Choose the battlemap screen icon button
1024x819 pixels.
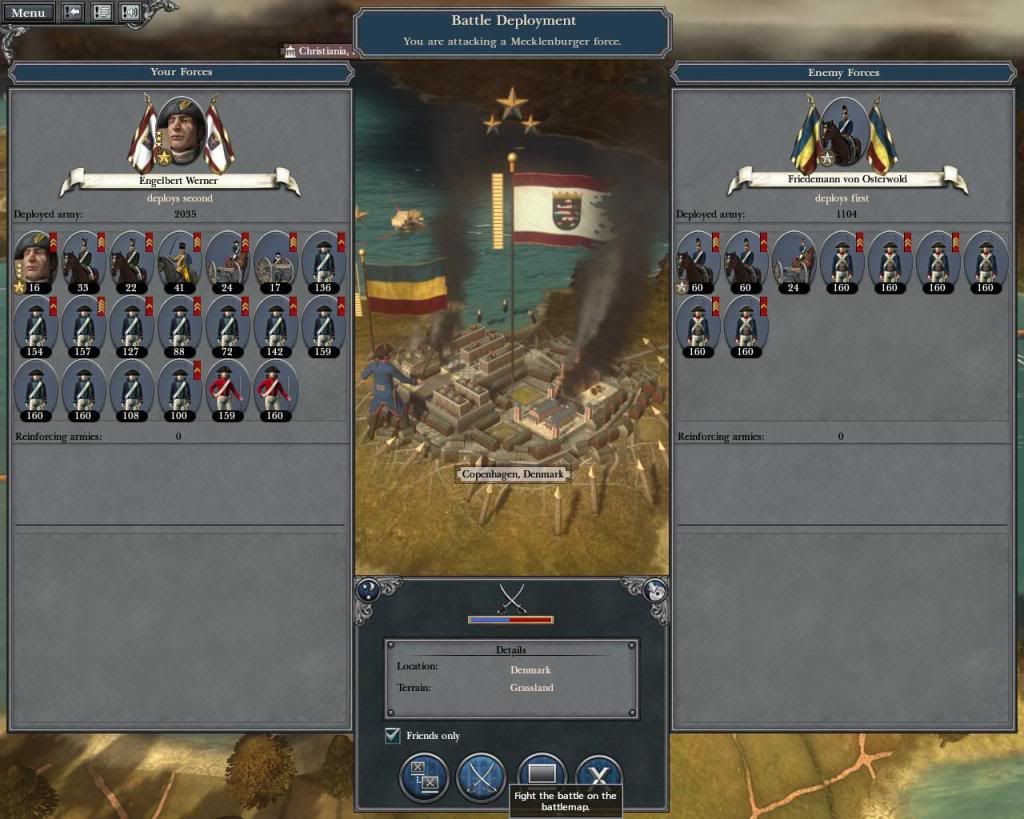point(541,775)
